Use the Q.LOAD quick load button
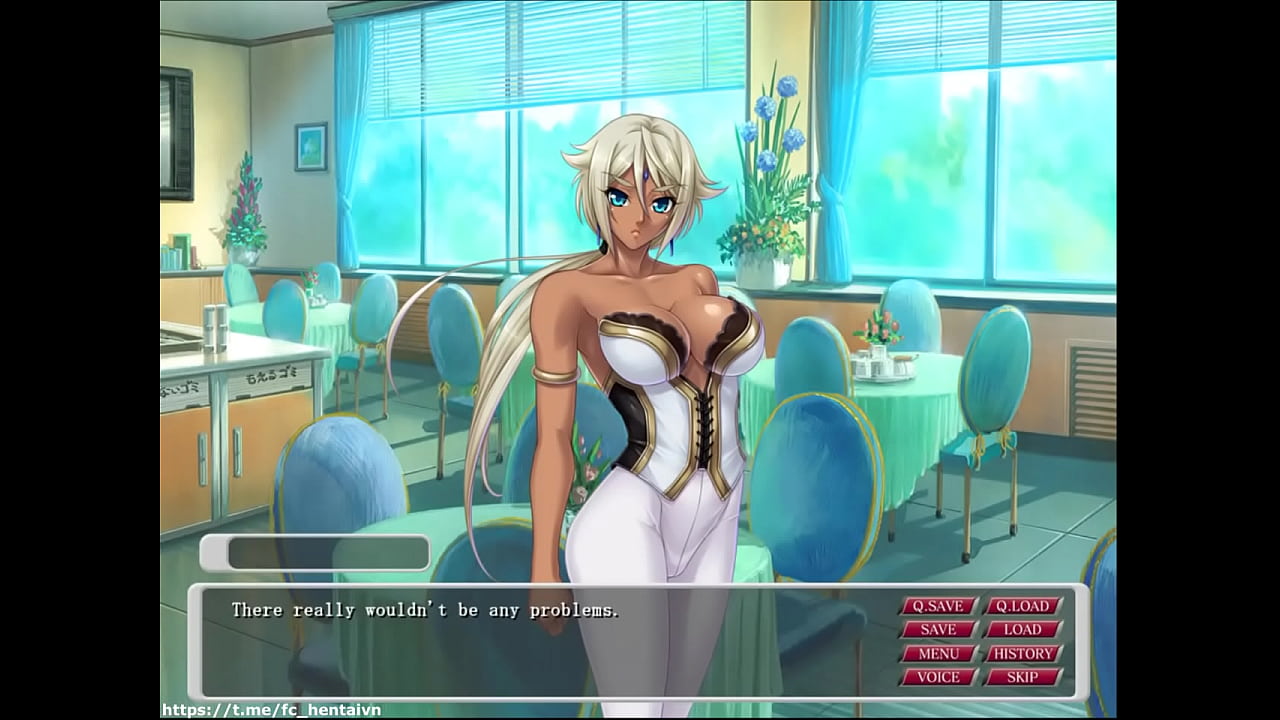The image size is (1280, 720). pyautogui.click(x=1023, y=606)
